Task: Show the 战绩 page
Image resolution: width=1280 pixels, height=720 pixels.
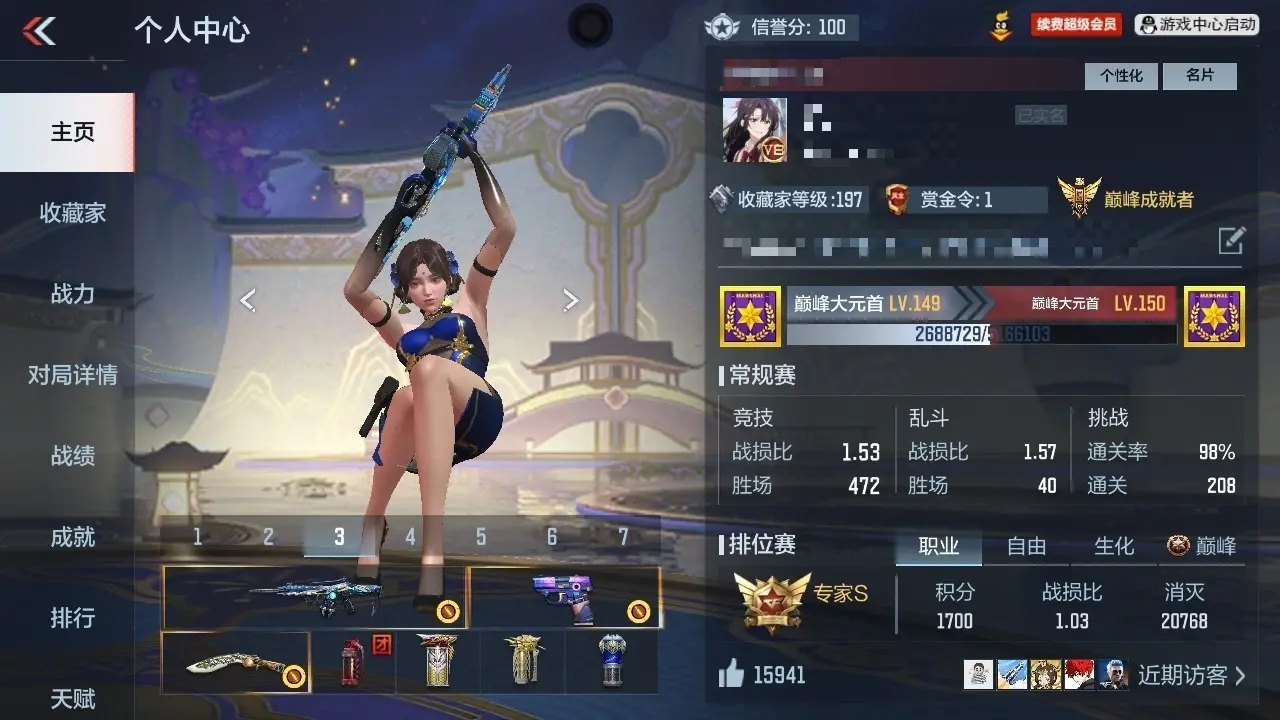Action: (x=72, y=456)
